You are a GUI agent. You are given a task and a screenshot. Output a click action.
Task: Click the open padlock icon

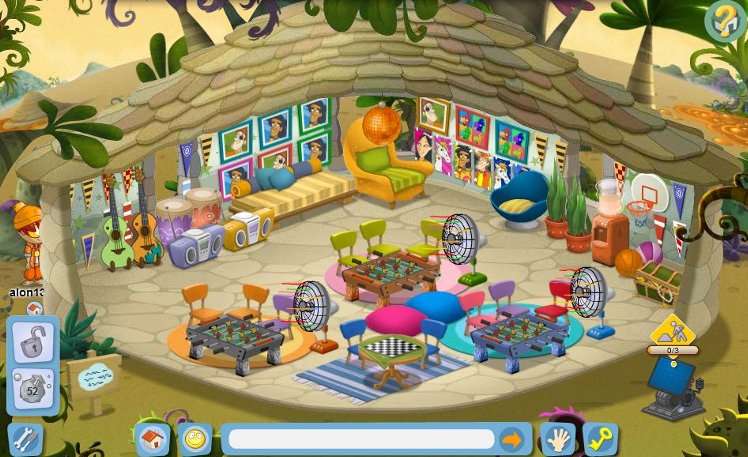tap(32, 343)
